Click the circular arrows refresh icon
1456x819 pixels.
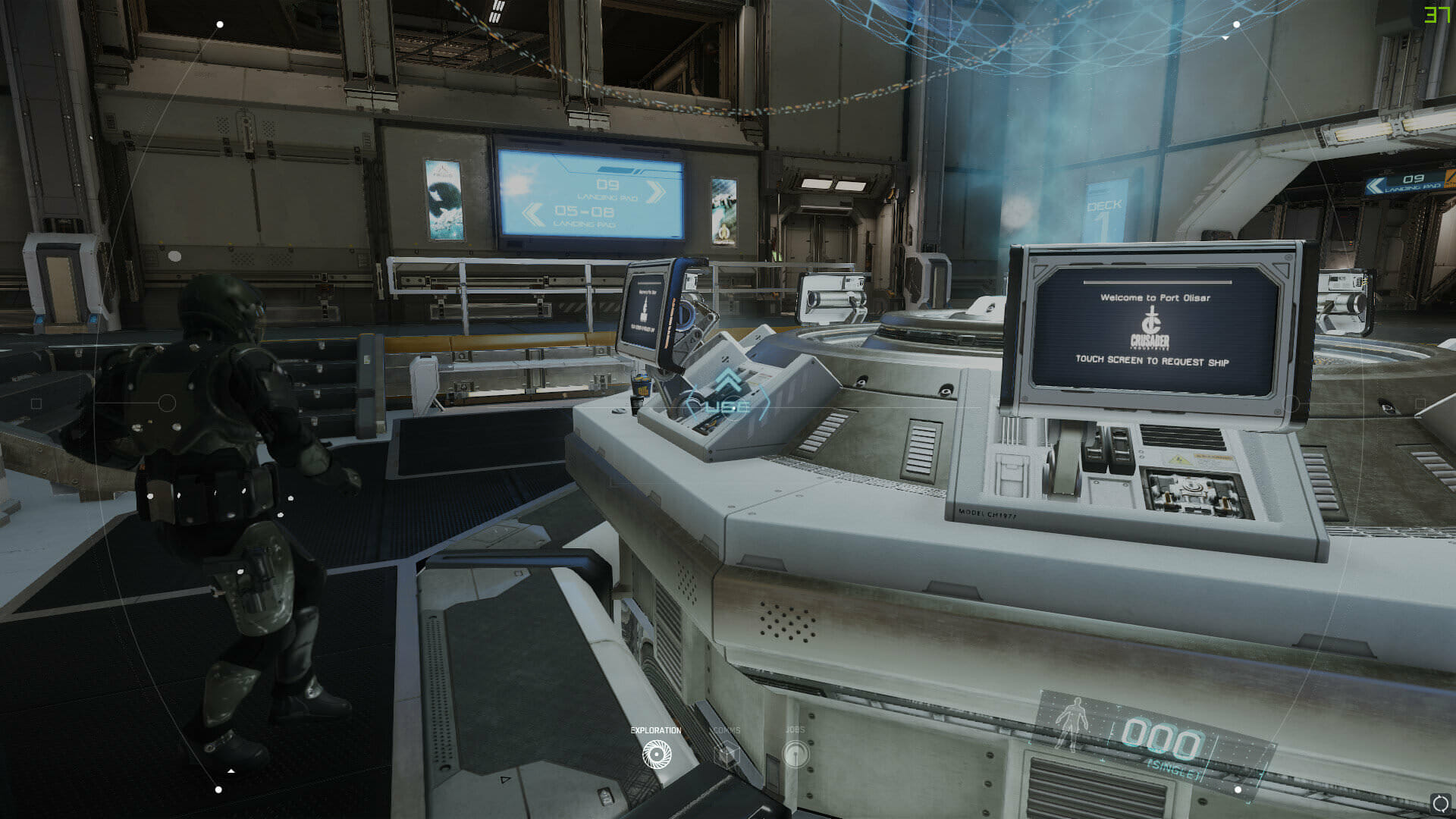coord(1439,804)
